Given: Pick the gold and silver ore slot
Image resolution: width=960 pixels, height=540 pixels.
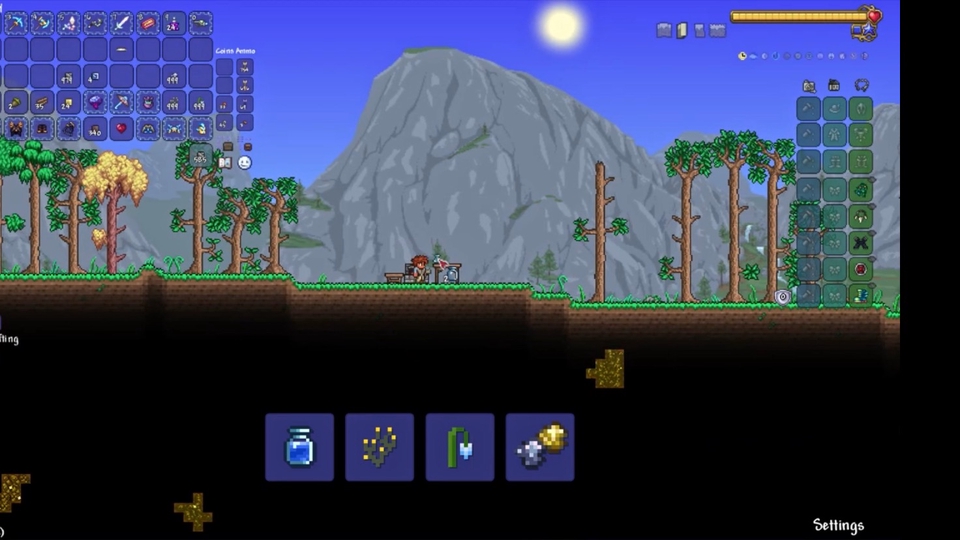Looking at the screenshot, I should click(540, 447).
